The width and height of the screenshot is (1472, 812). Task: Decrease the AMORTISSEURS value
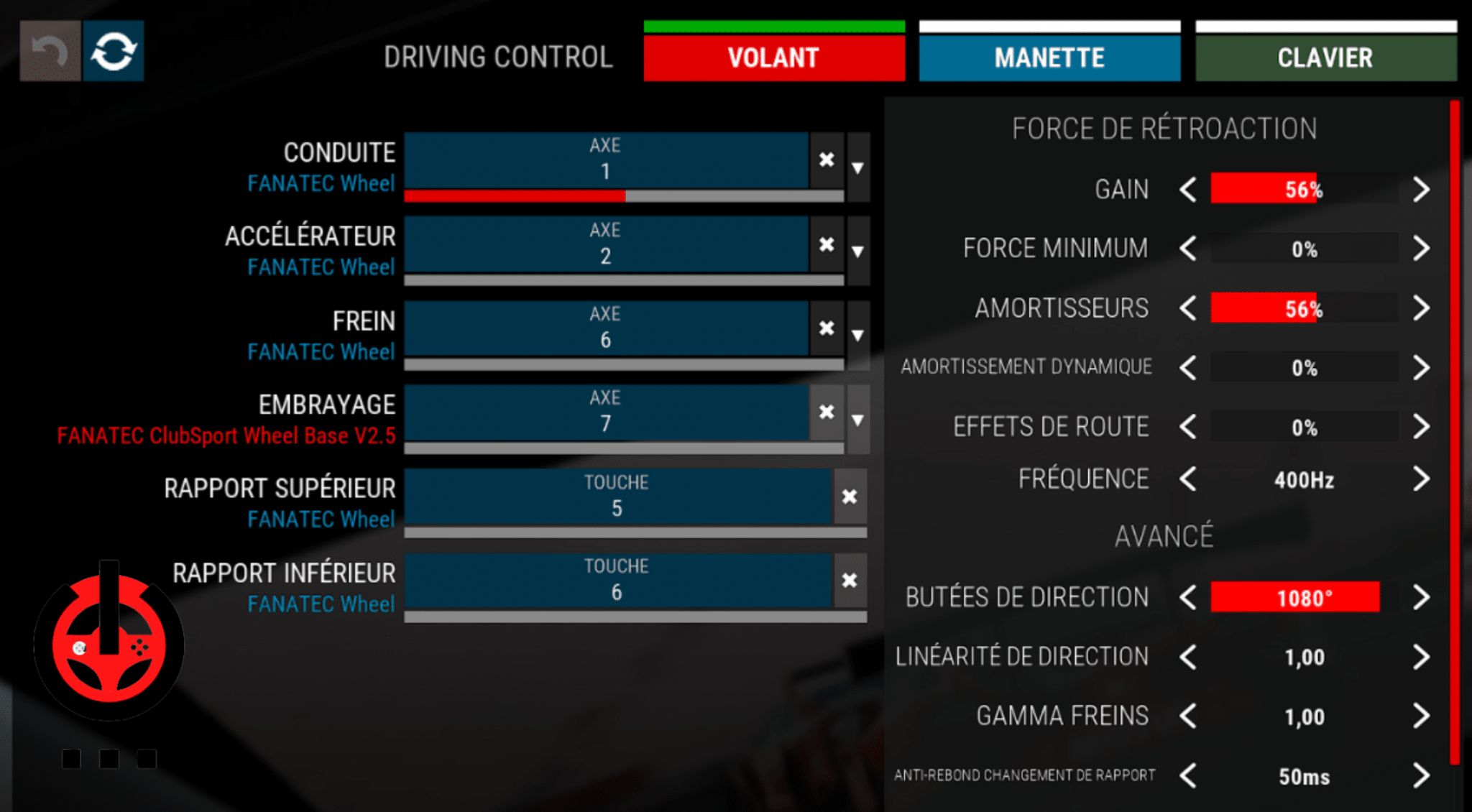tap(1187, 308)
